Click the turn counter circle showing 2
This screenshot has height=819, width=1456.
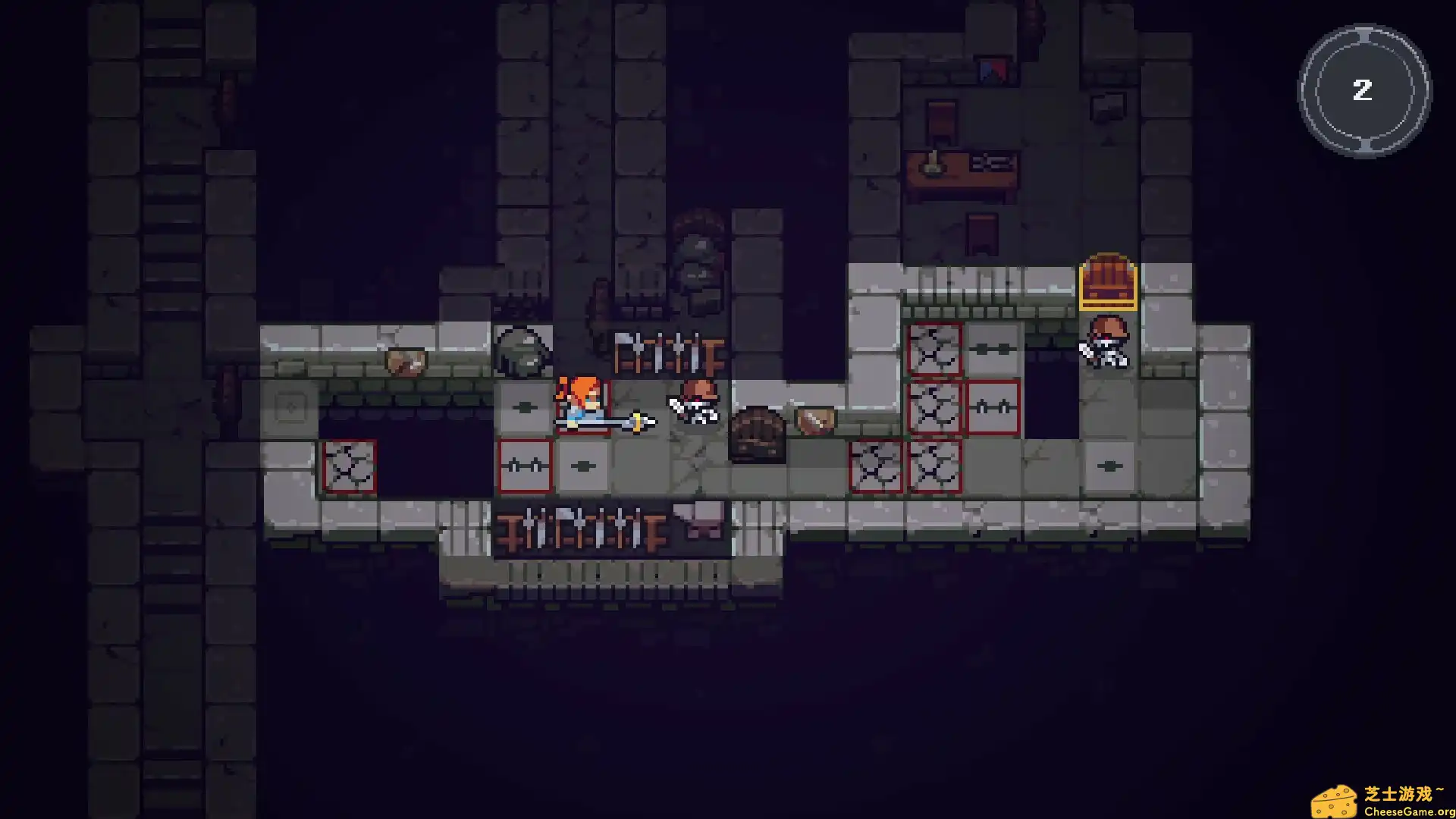pos(1363,91)
